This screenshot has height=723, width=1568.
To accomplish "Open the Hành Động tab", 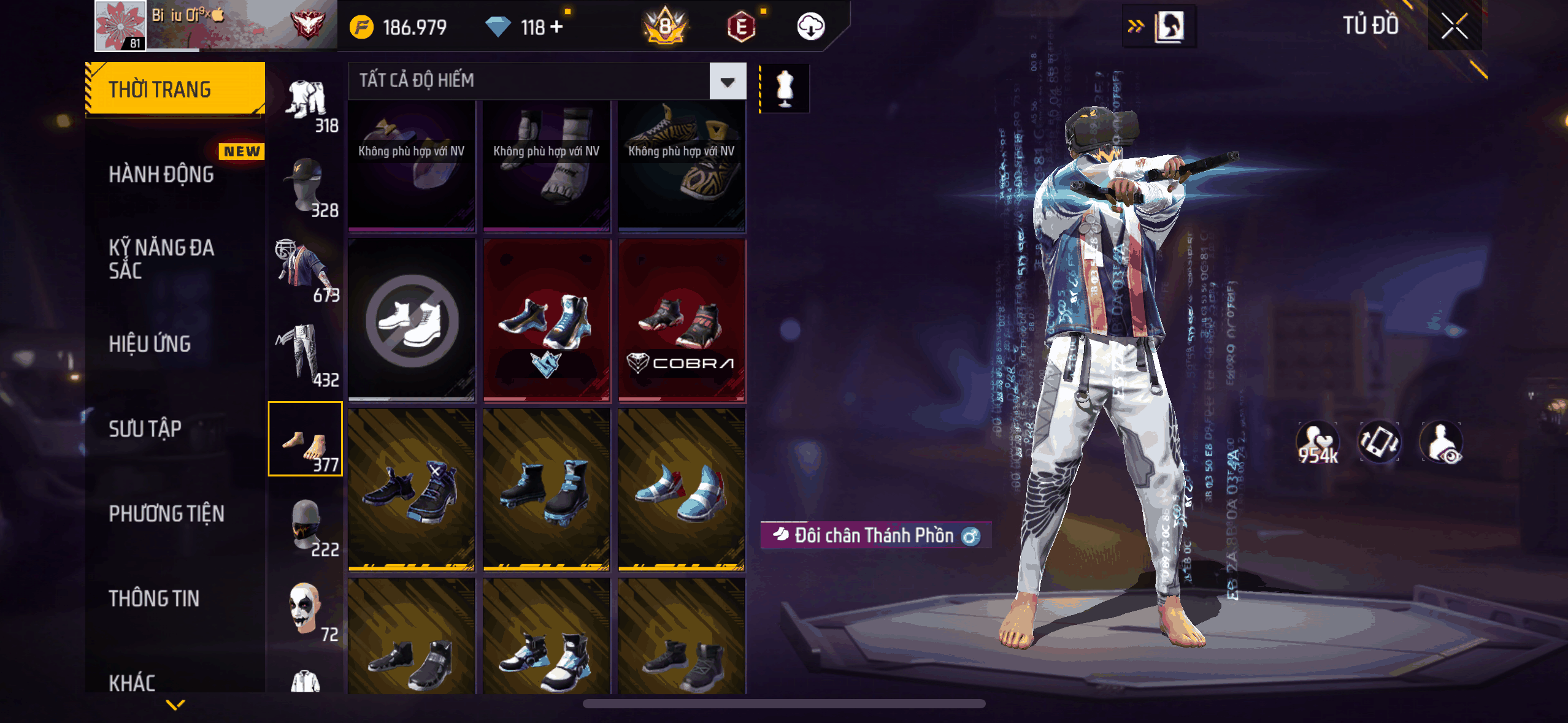I will 162,175.
